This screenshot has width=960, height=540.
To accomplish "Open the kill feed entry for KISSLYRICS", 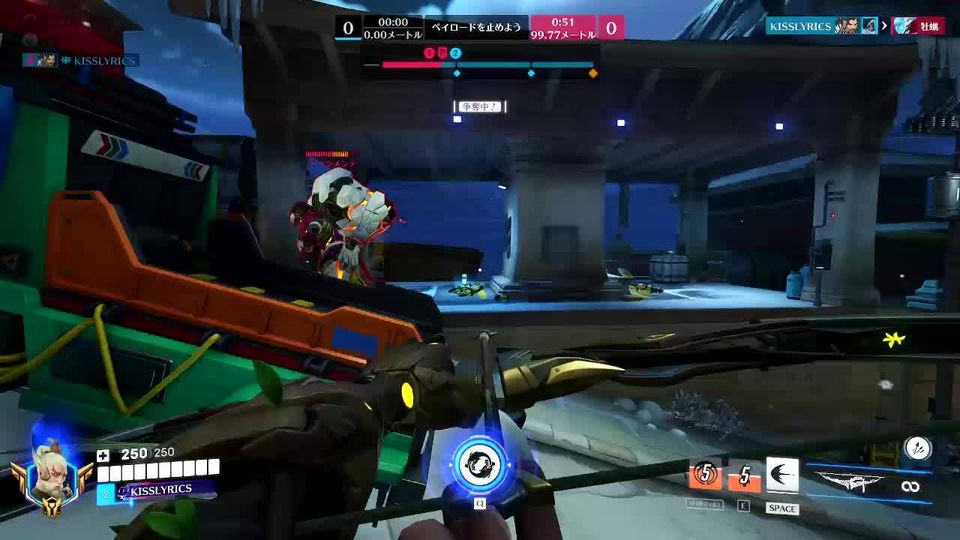I will [x=854, y=26].
